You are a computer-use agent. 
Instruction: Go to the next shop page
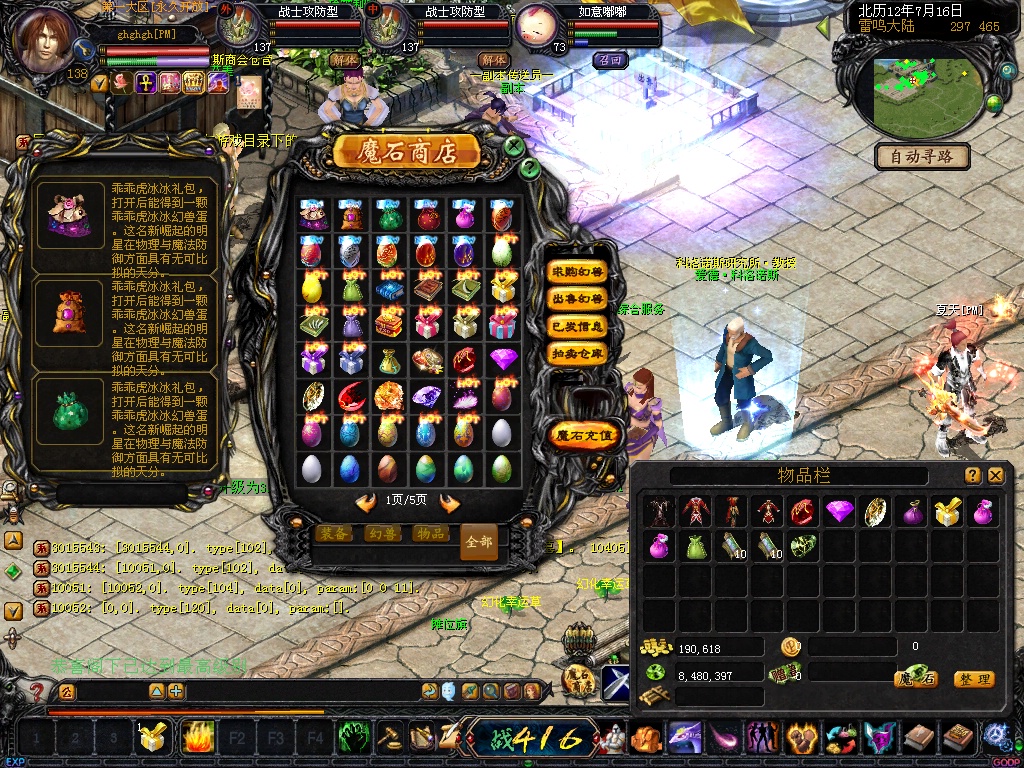click(x=450, y=503)
